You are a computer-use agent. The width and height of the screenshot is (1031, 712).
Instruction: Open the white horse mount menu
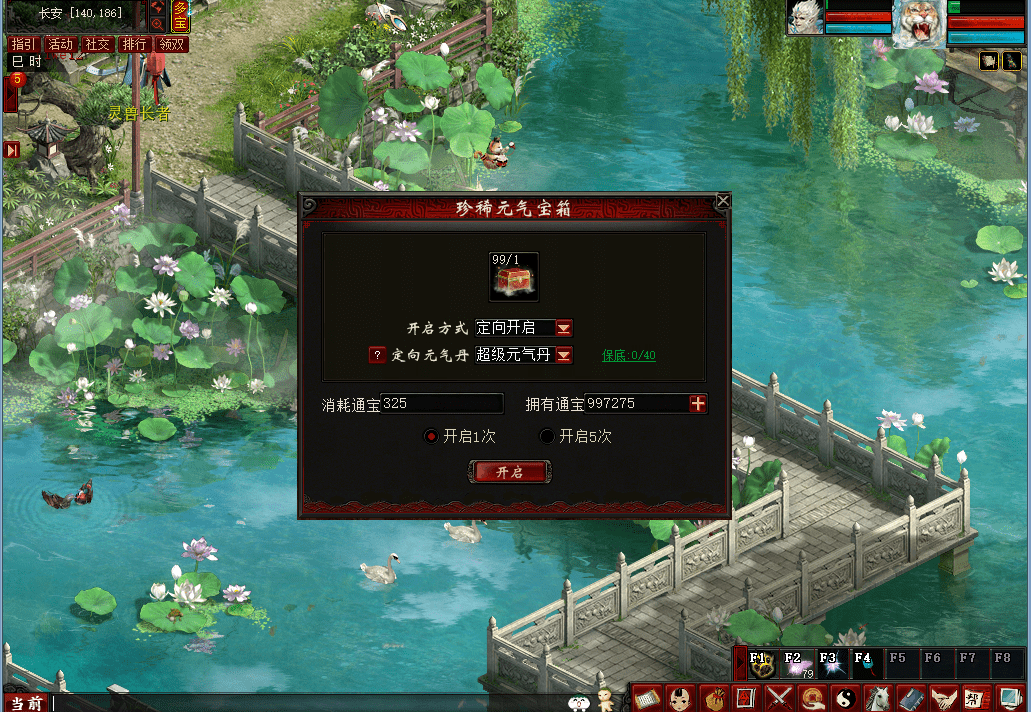[x=878, y=697]
